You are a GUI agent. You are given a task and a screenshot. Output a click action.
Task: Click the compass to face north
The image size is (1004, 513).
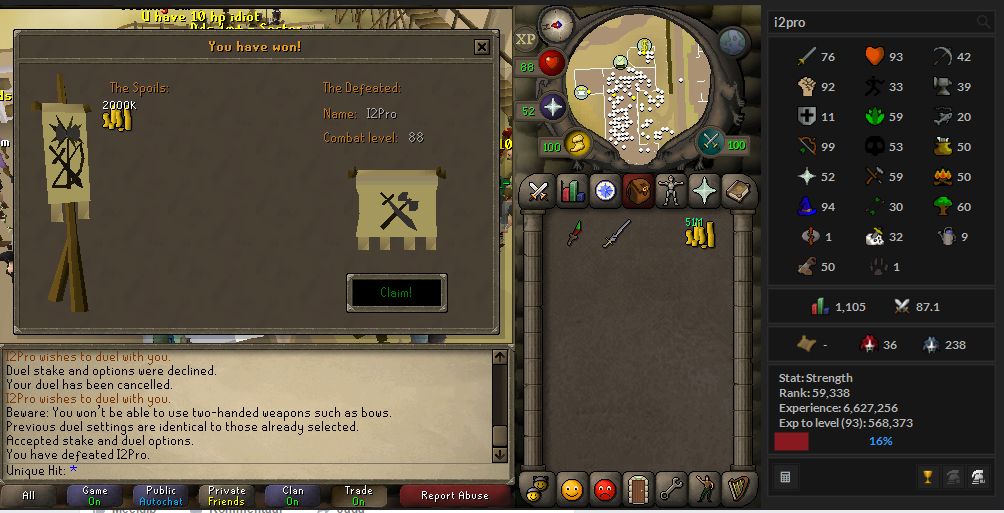pos(557,24)
